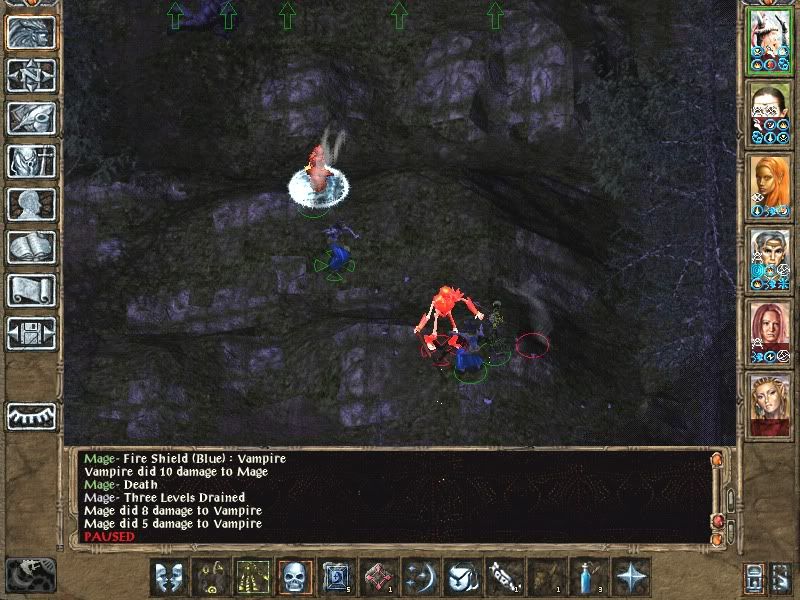Activate the skull spell icon

coord(296,578)
